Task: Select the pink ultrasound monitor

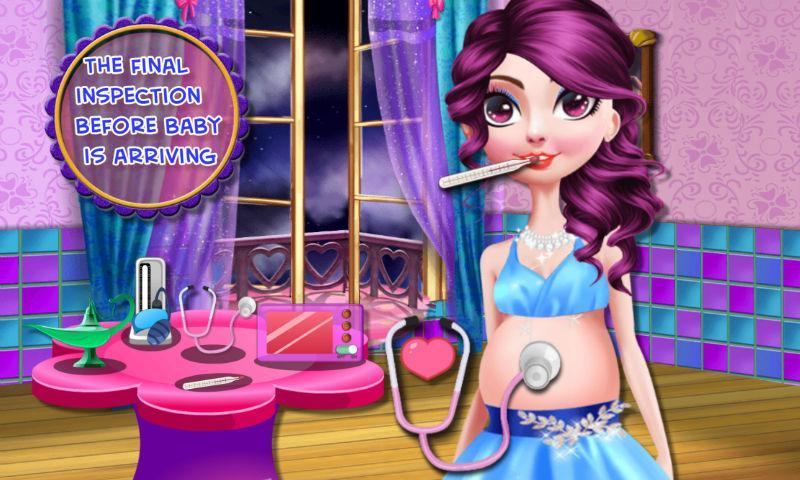Action: (311, 332)
